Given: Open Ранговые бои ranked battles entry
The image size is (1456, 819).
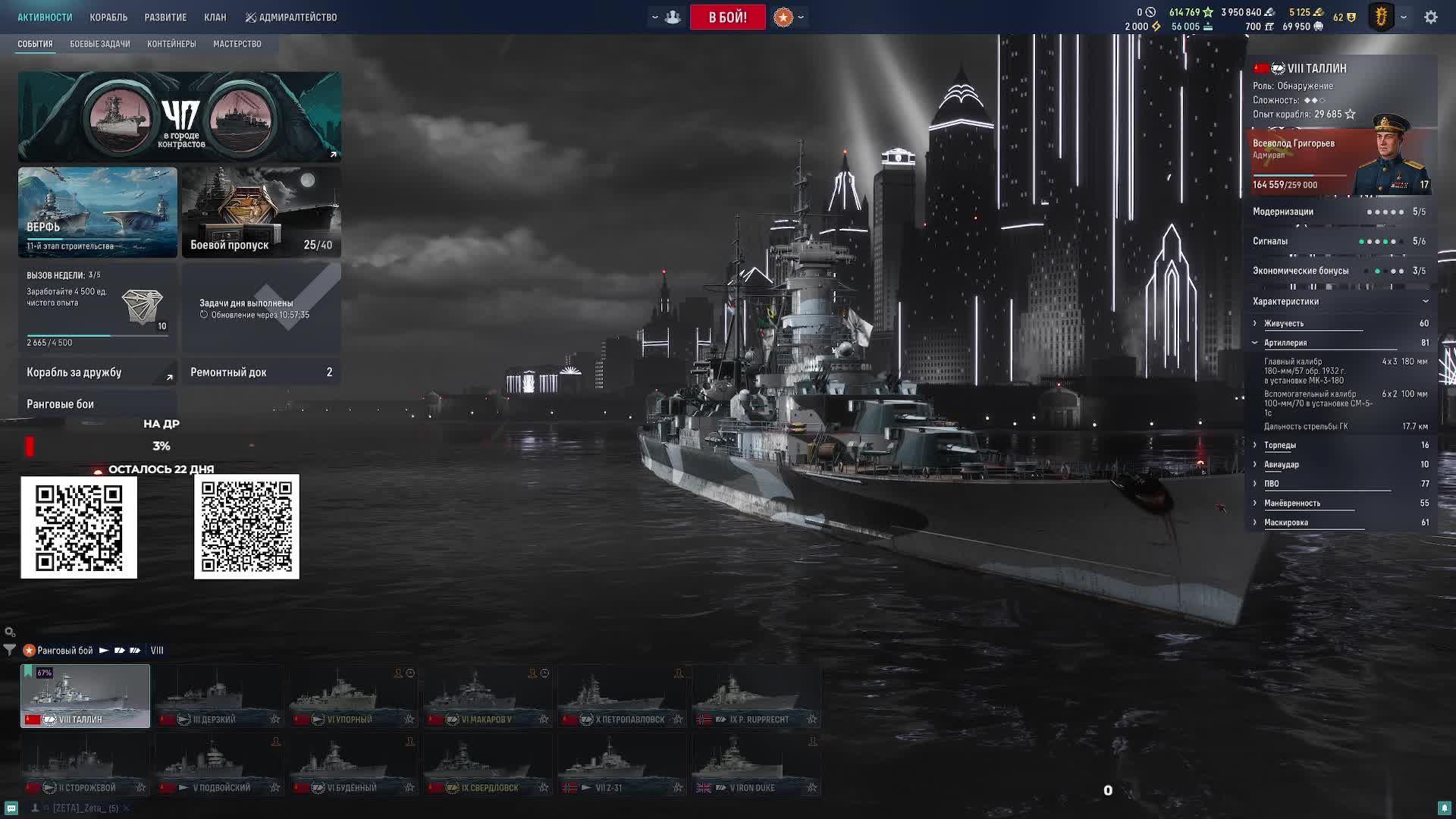Looking at the screenshot, I should tap(97, 404).
